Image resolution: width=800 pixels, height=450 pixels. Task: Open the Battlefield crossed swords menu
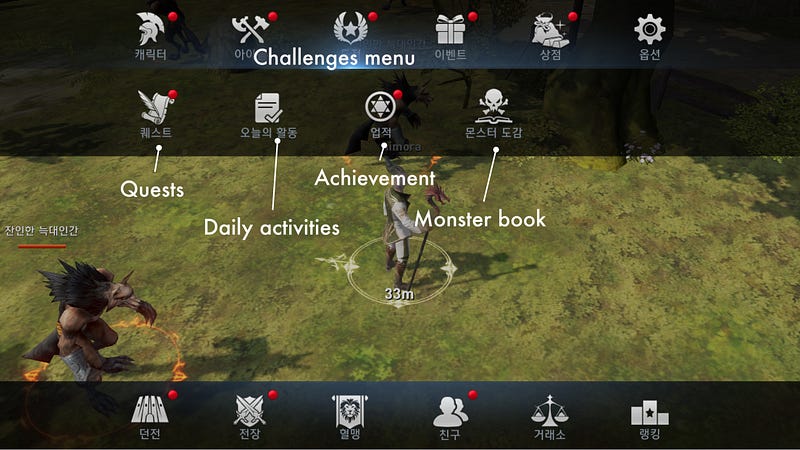point(249,411)
